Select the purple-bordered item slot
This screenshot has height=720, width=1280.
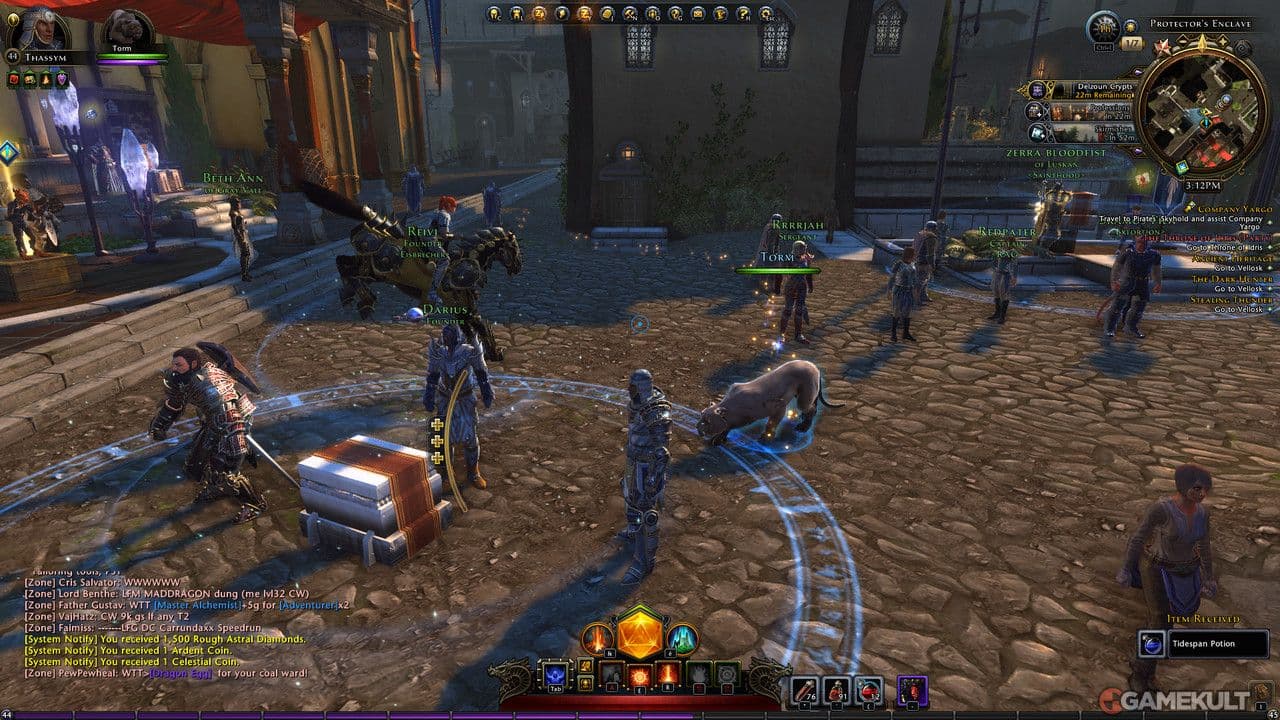coord(911,689)
